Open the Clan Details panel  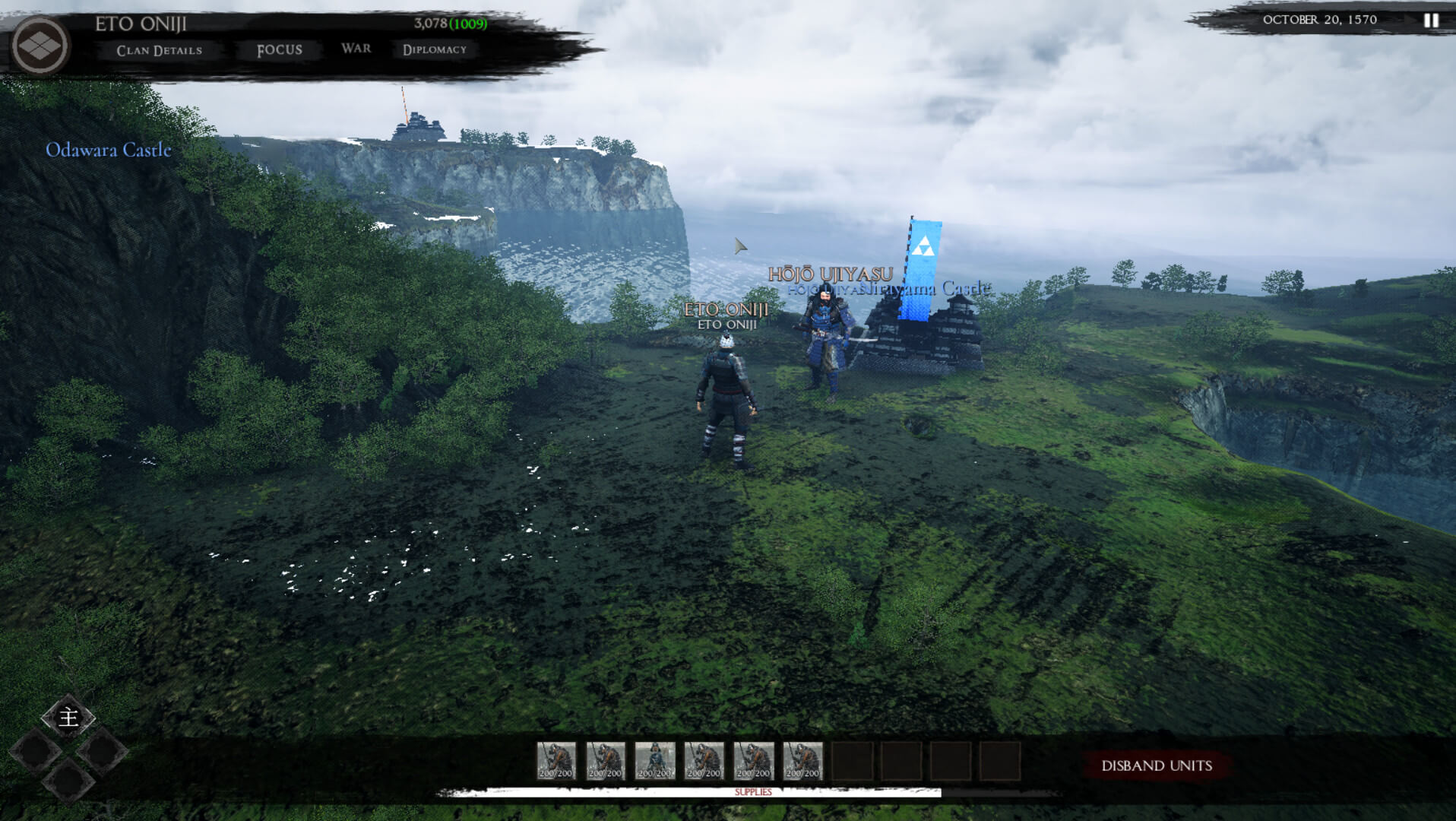159,50
